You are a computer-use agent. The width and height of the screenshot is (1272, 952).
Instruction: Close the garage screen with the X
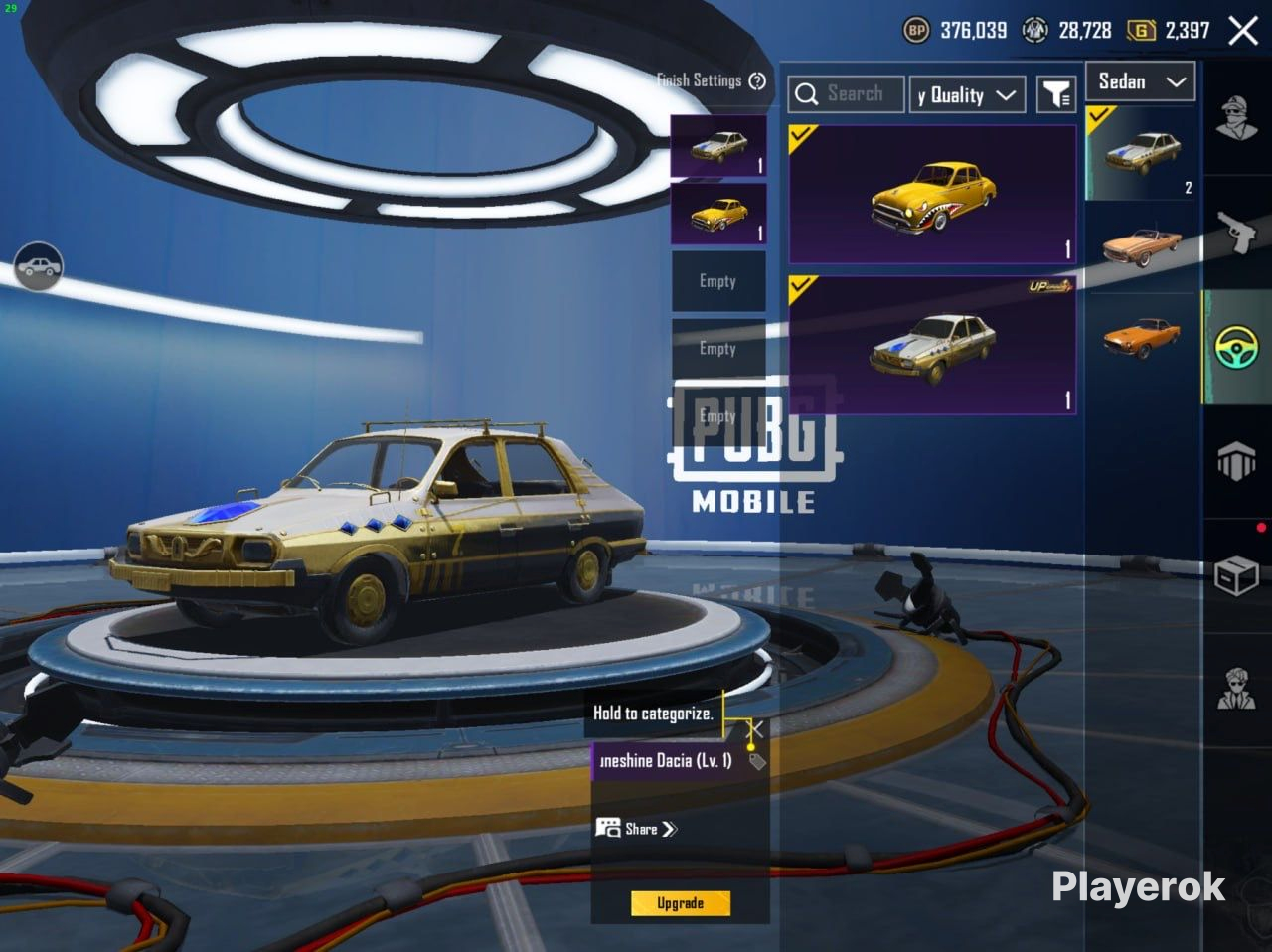(1243, 31)
